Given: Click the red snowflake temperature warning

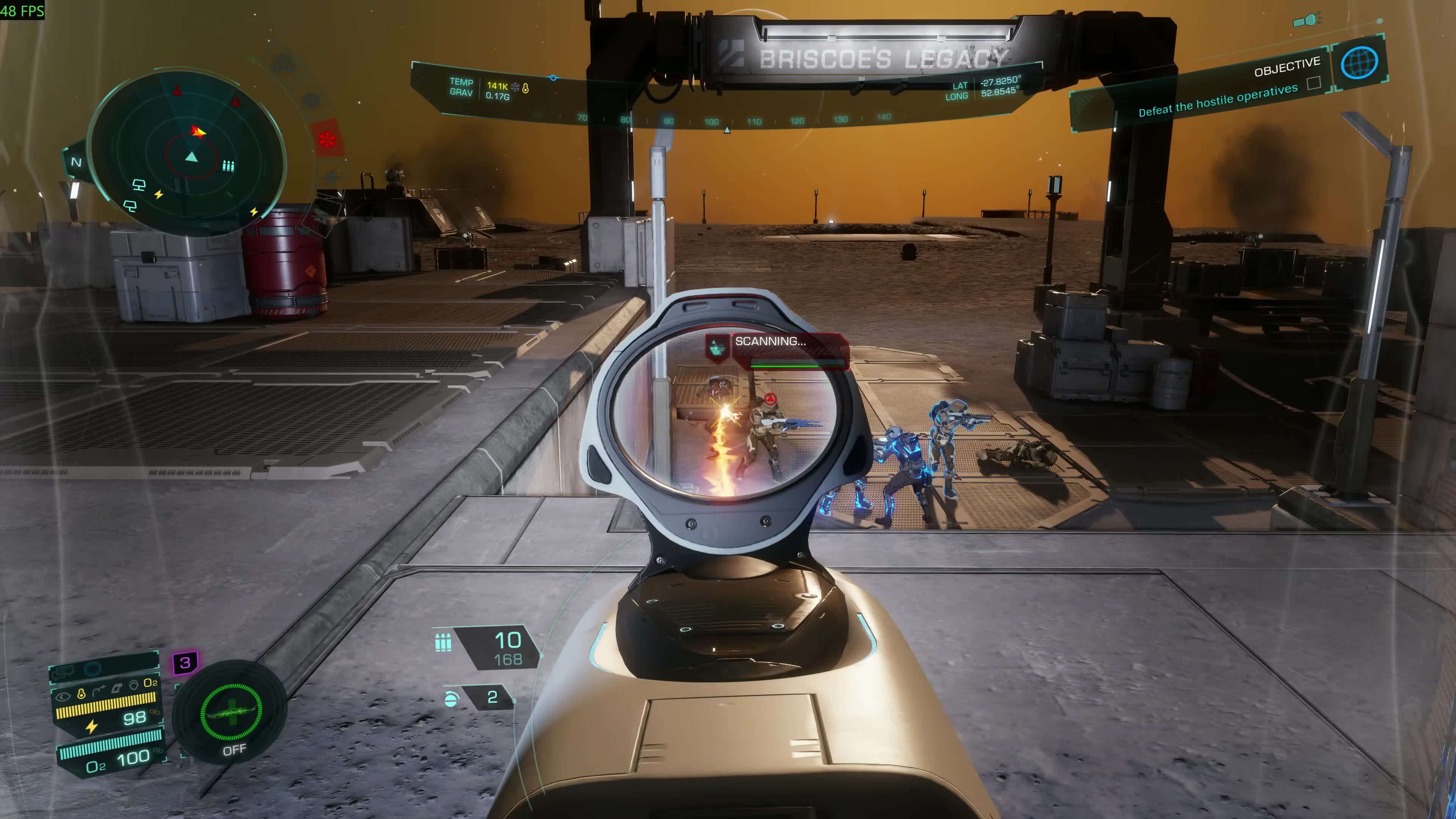Looking at the screenshot, I should click(327, 138).
